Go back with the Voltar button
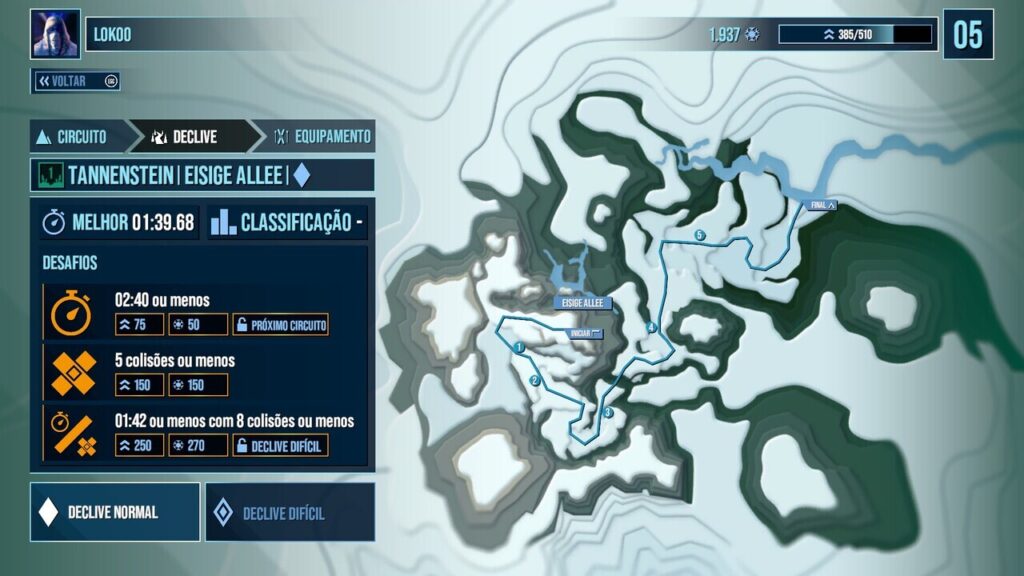The width and height of the screenshot is (1024, 576). tap(76, 81)
